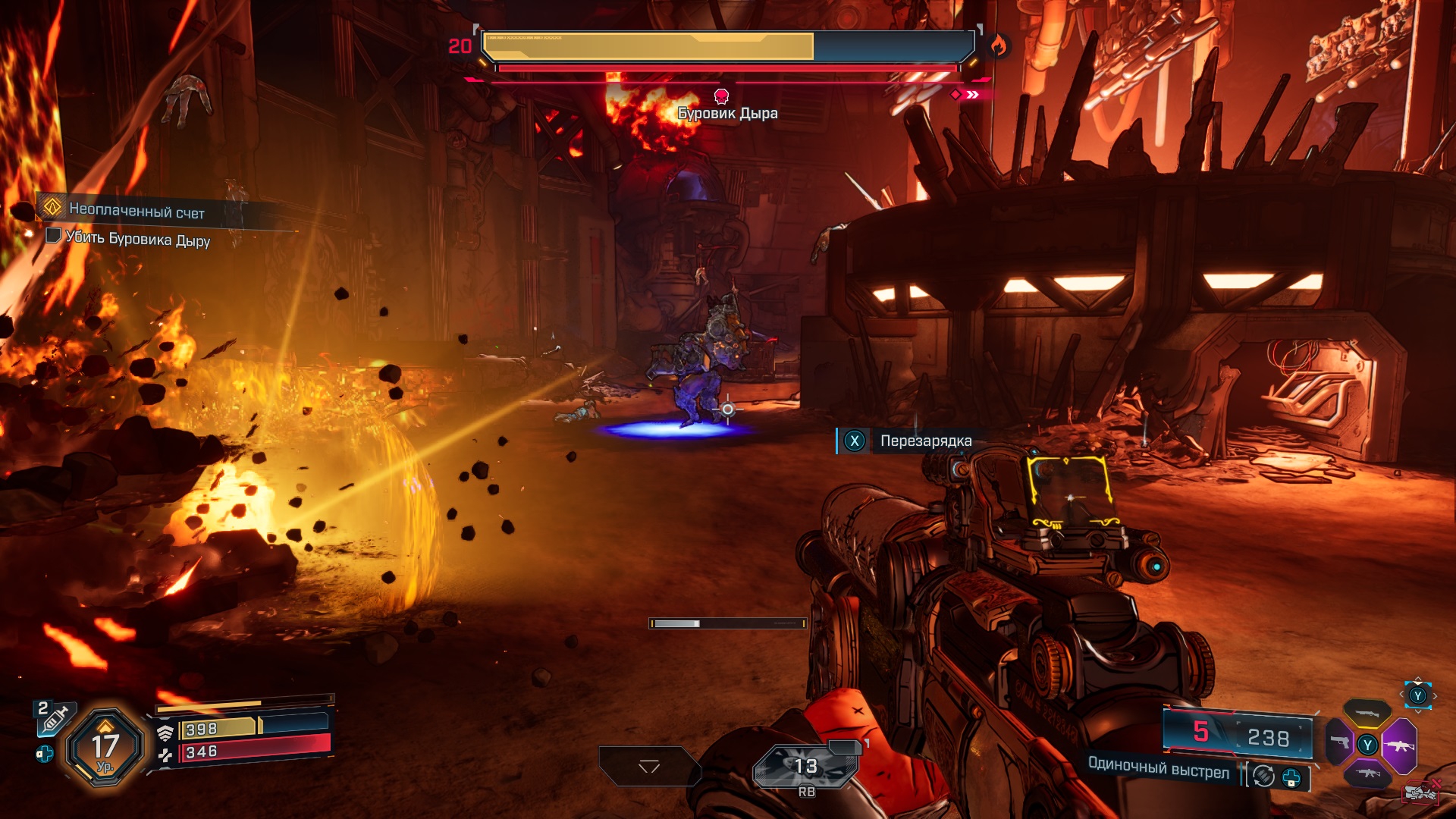This screenshot has width=1456, height=819.
Task: Toggle the Убить Буровика Дыру objective checkbox
Action: coord(53,235)
